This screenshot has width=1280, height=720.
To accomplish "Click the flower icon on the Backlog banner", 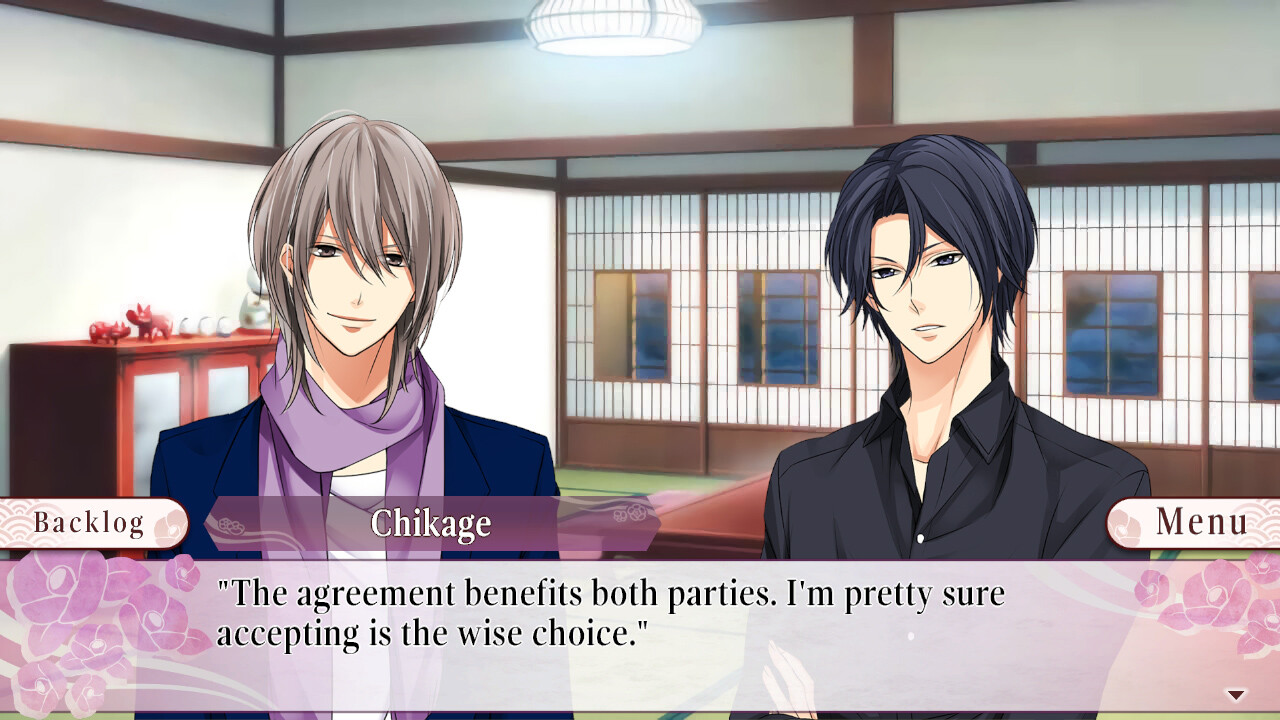I will pos(168,521).
